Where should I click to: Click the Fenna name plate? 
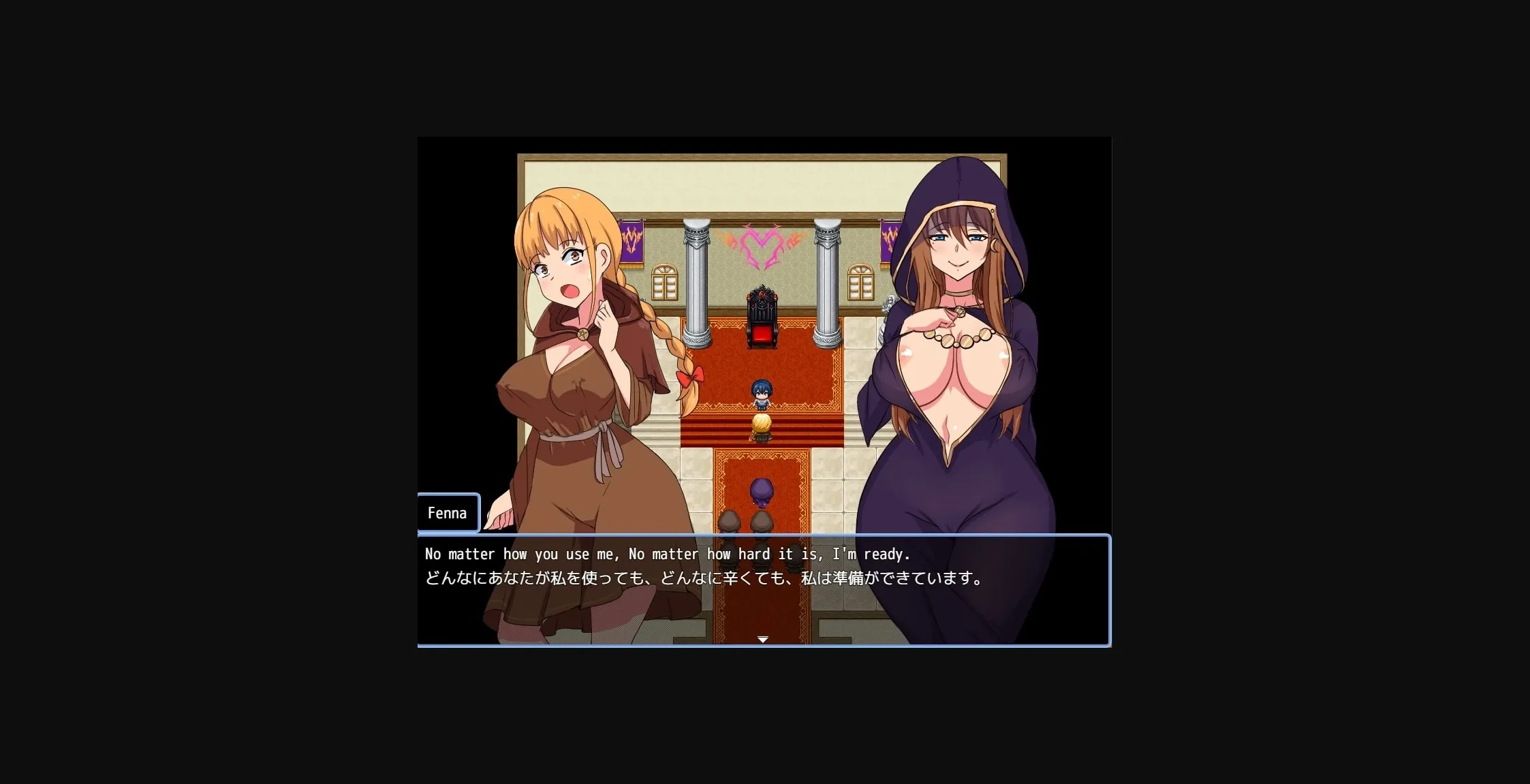[x=448, y=512]
